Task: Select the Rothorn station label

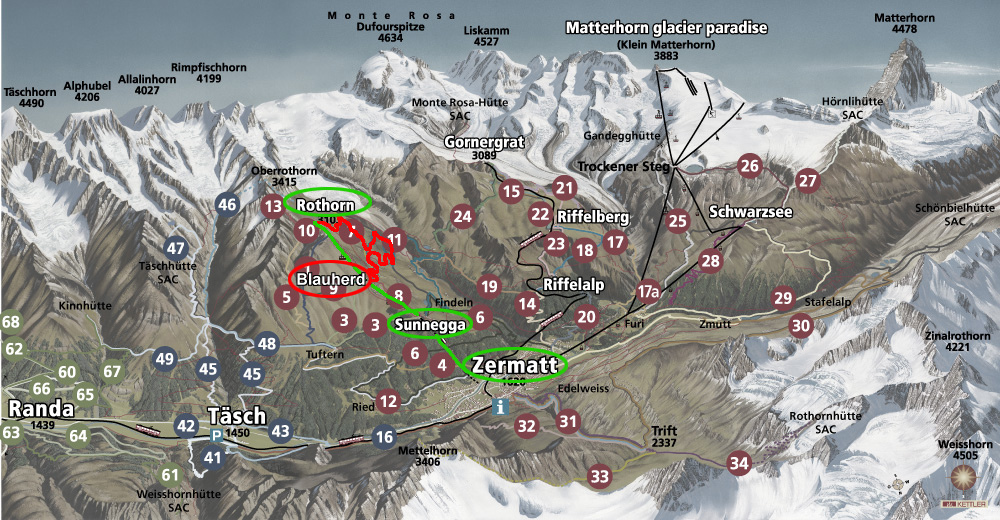Action: pos(327,205)
